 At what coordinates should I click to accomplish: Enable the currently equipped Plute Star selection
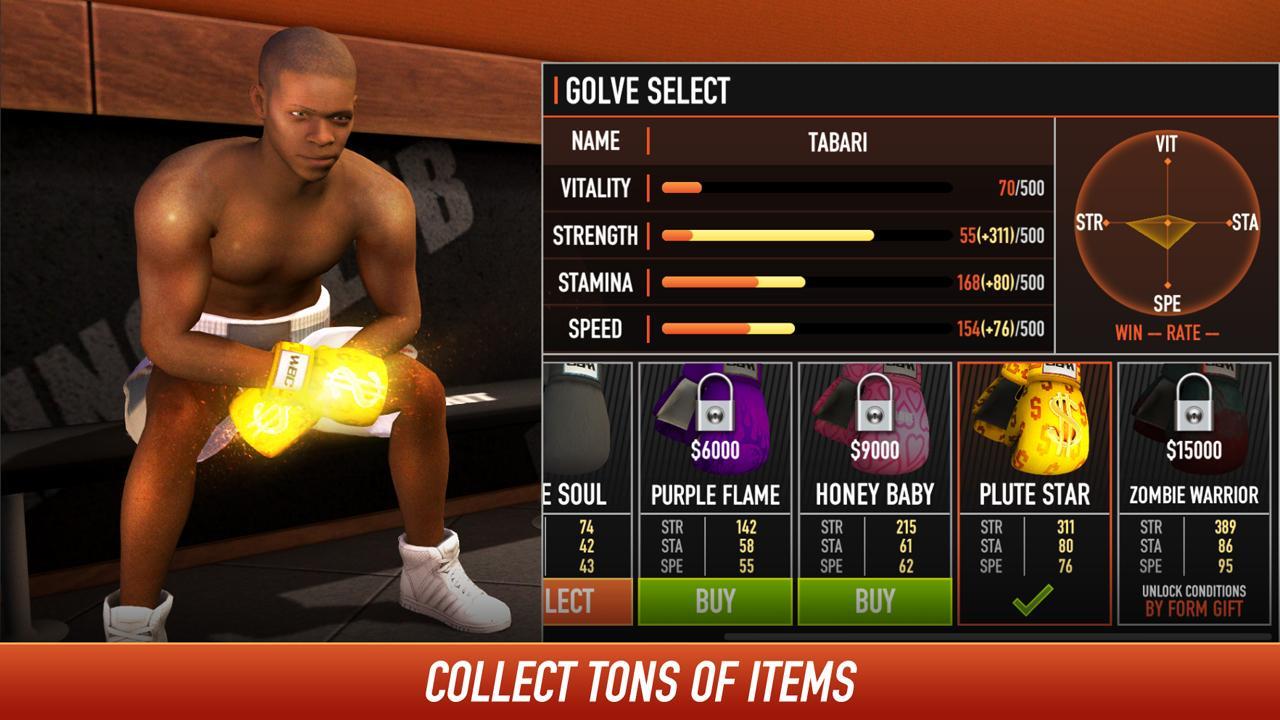(1032, 601)
